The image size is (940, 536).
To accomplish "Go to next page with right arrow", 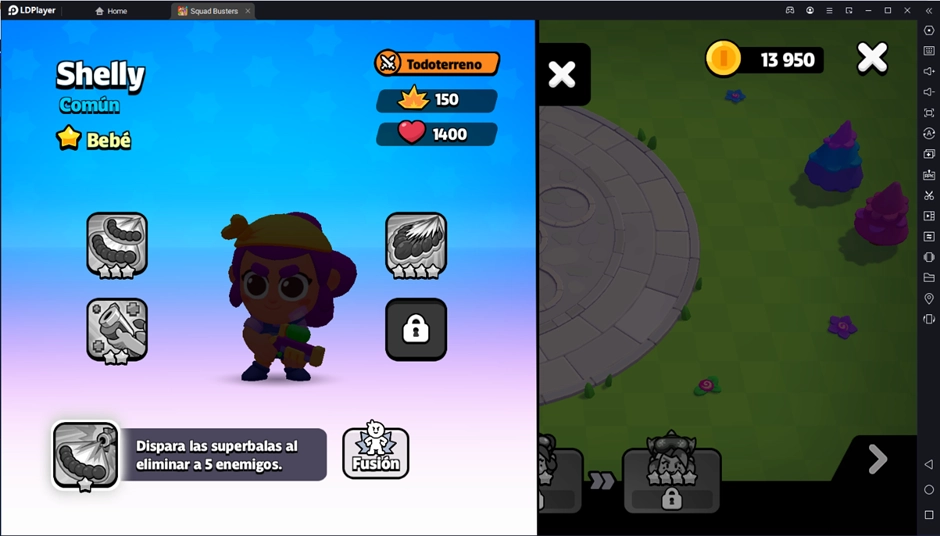I will (877, 459).
